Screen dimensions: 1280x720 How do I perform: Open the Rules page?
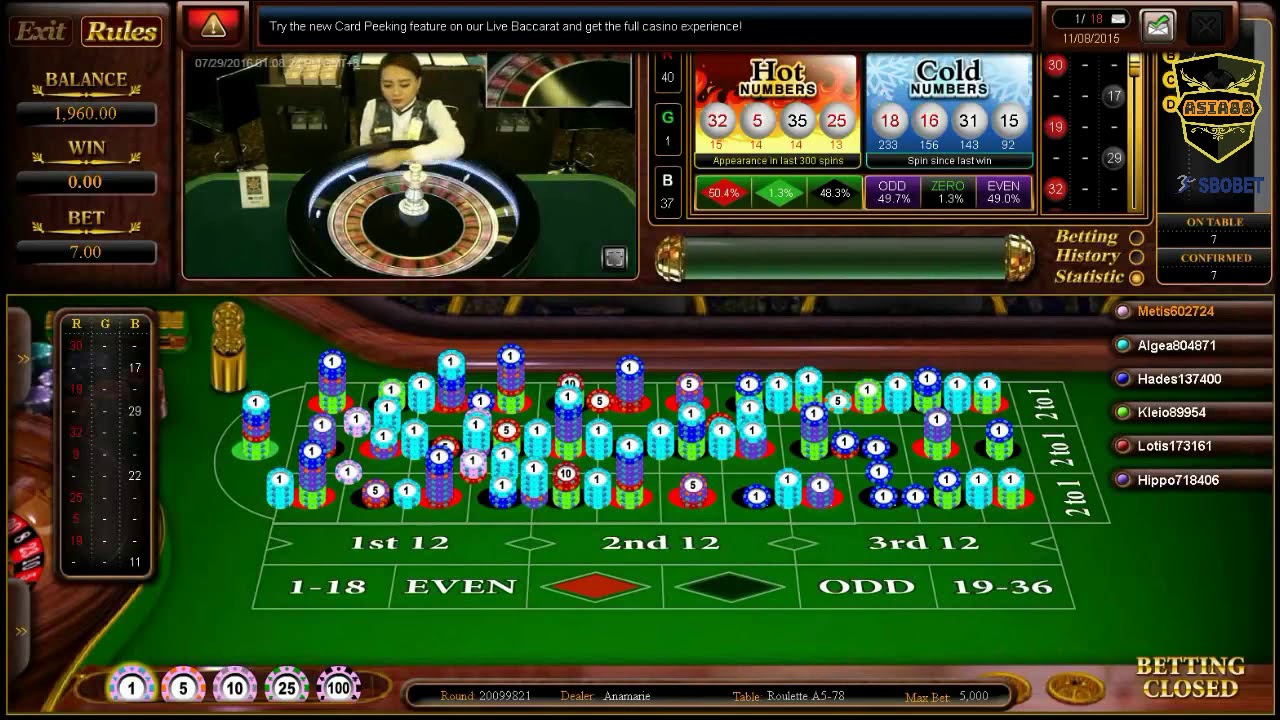(121, 31)
